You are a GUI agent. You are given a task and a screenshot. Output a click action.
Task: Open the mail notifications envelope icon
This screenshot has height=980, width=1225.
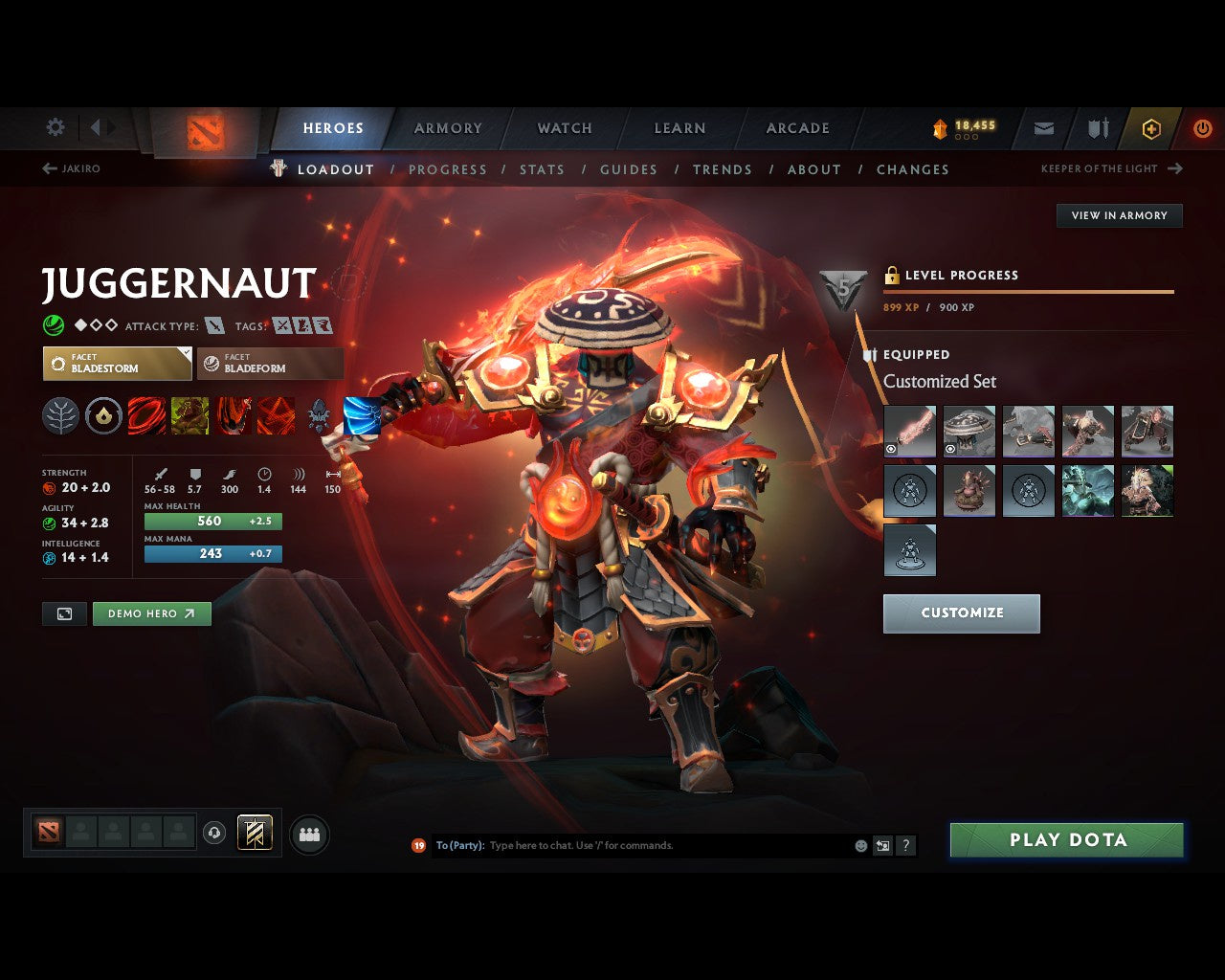[1043, 128]
